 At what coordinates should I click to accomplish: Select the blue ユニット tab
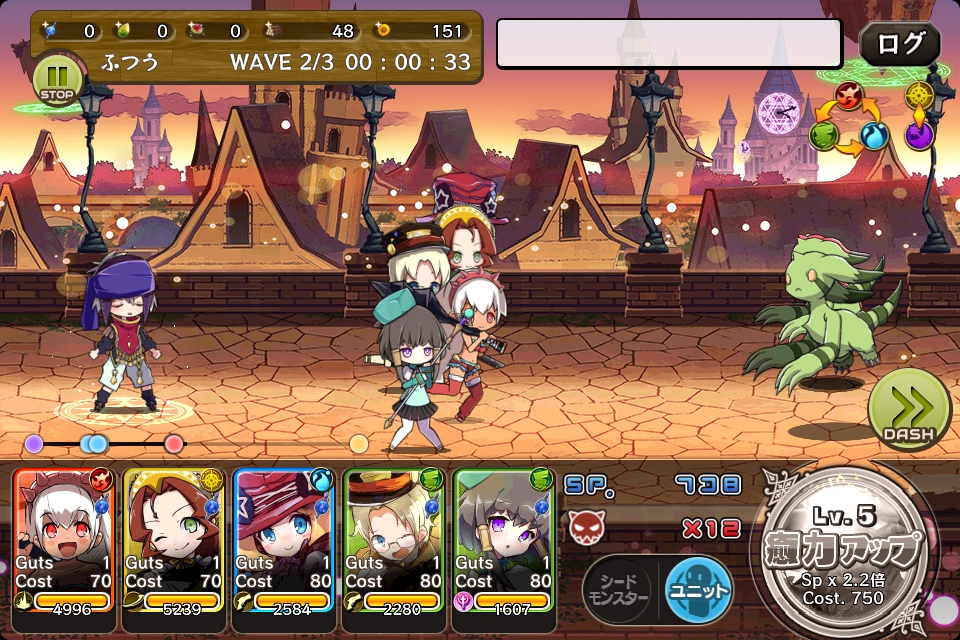697,590
